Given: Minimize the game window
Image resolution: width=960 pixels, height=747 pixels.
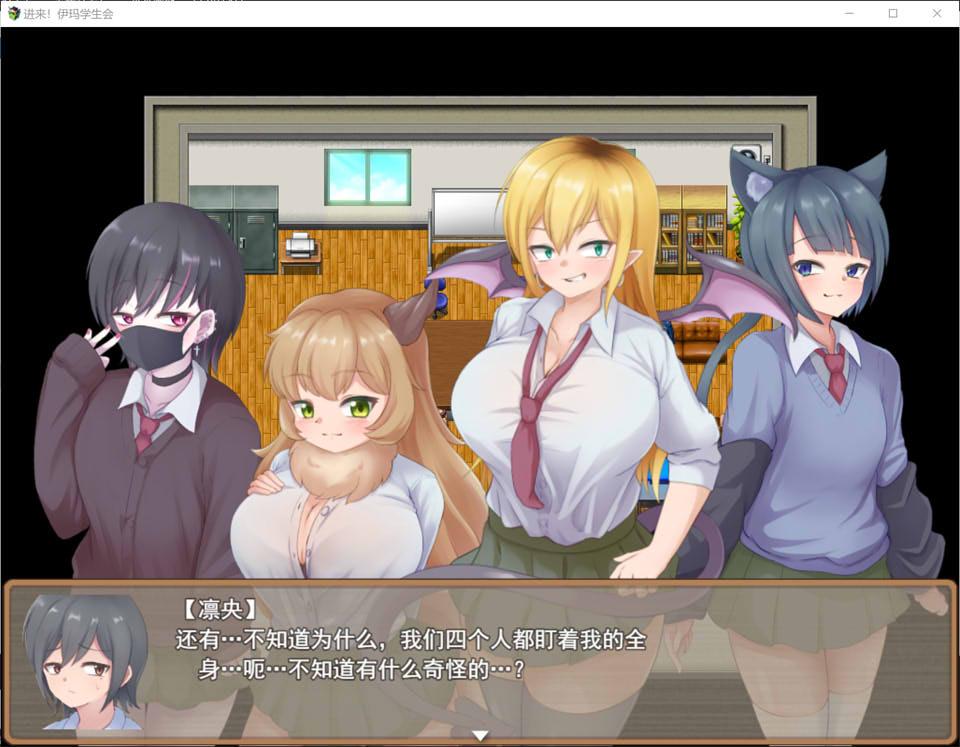Looking at the screenshot, I should [849, 13].
